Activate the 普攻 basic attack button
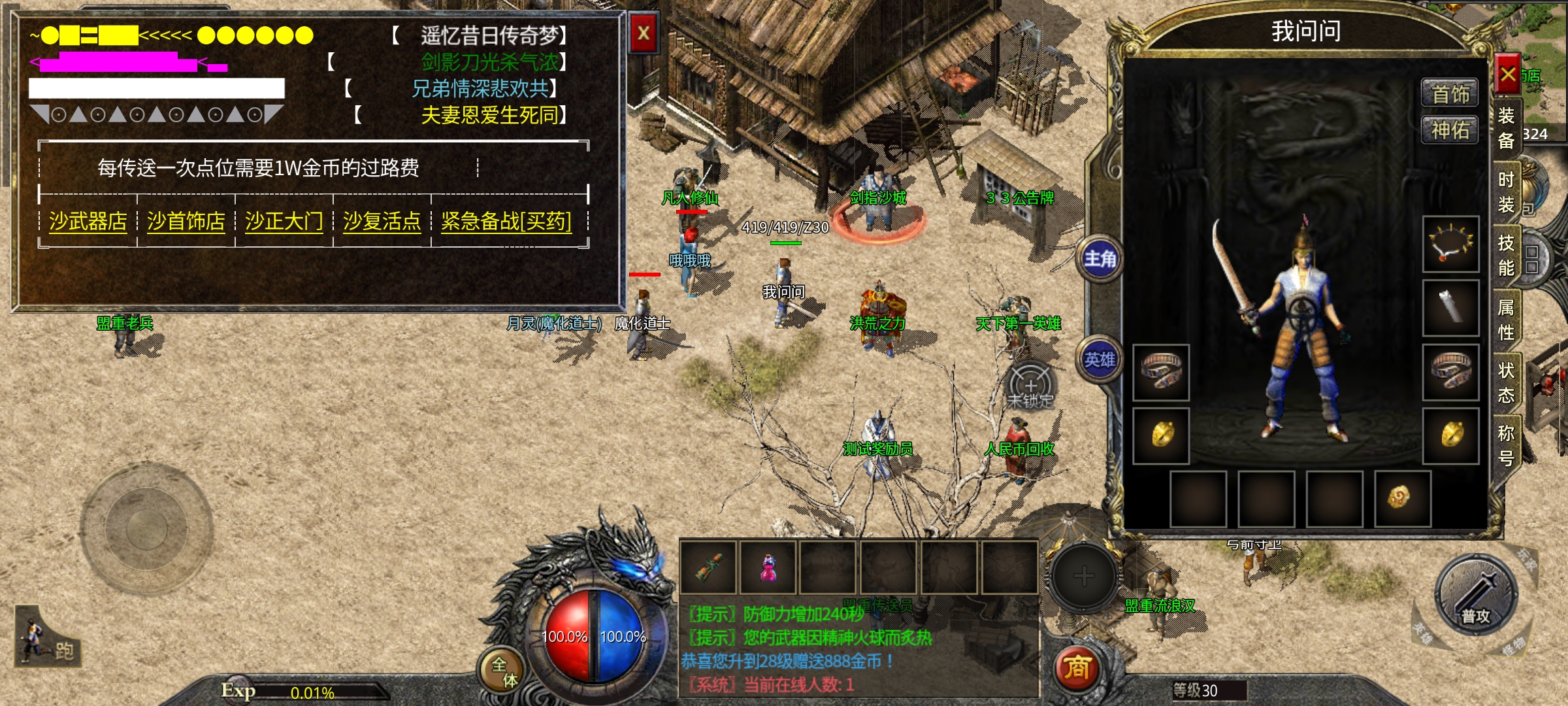This screenshot has width=1568, height=706. point(1476,596)
